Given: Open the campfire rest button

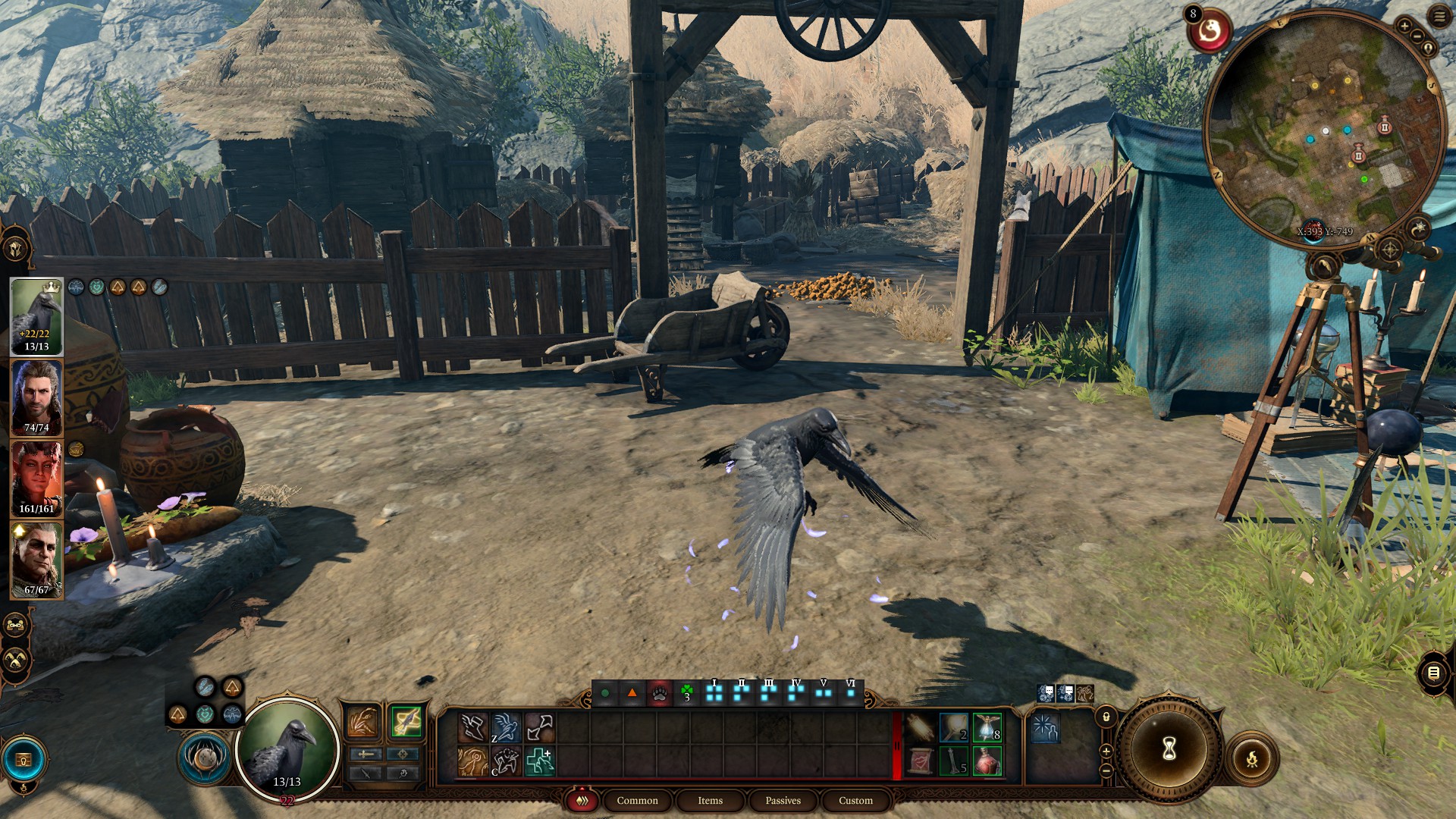Looking at the screenshot, I should click(x=1251, y=758).
